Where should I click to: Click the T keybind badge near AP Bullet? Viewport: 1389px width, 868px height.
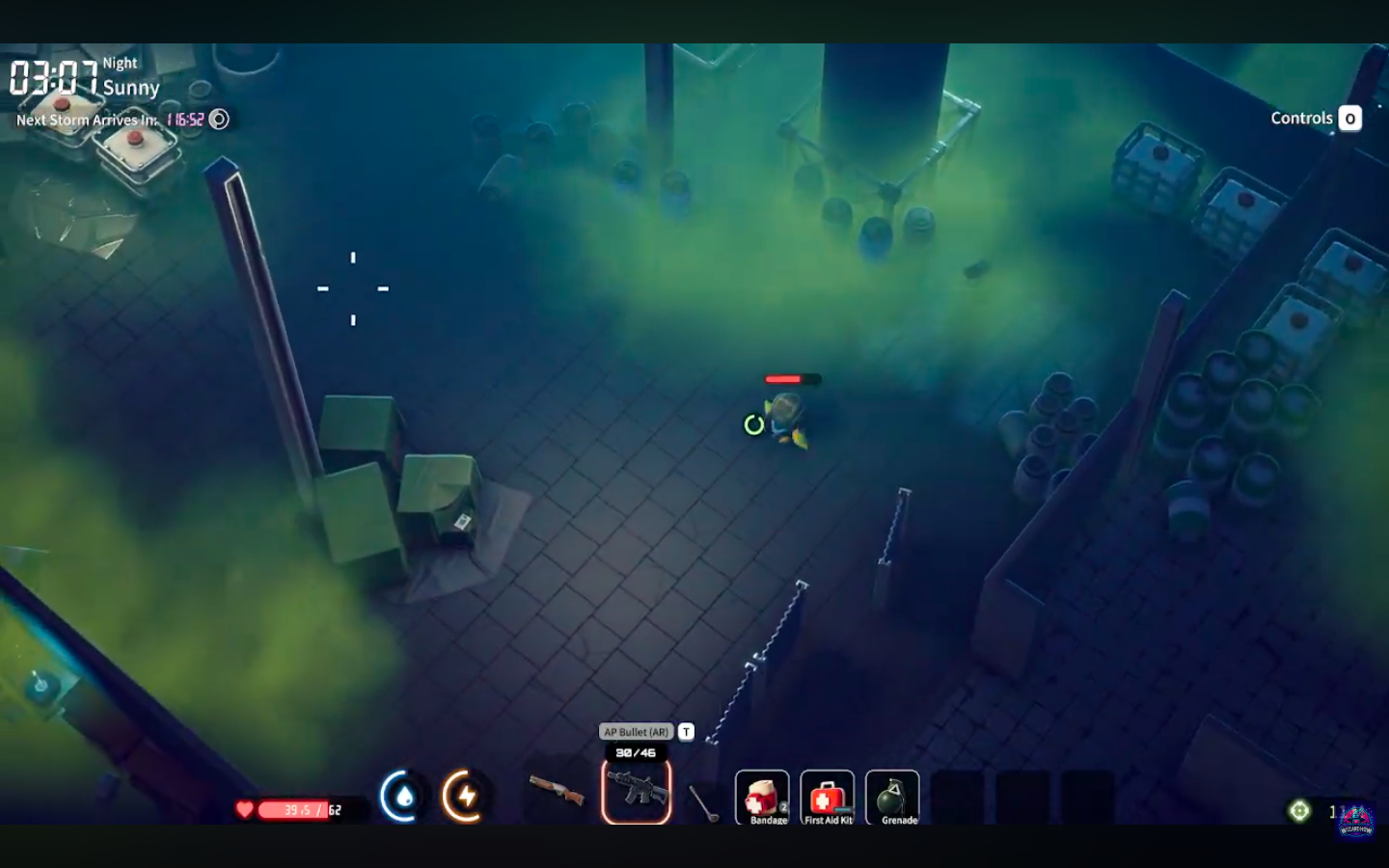pyautogui.click(x=685, y=732)
